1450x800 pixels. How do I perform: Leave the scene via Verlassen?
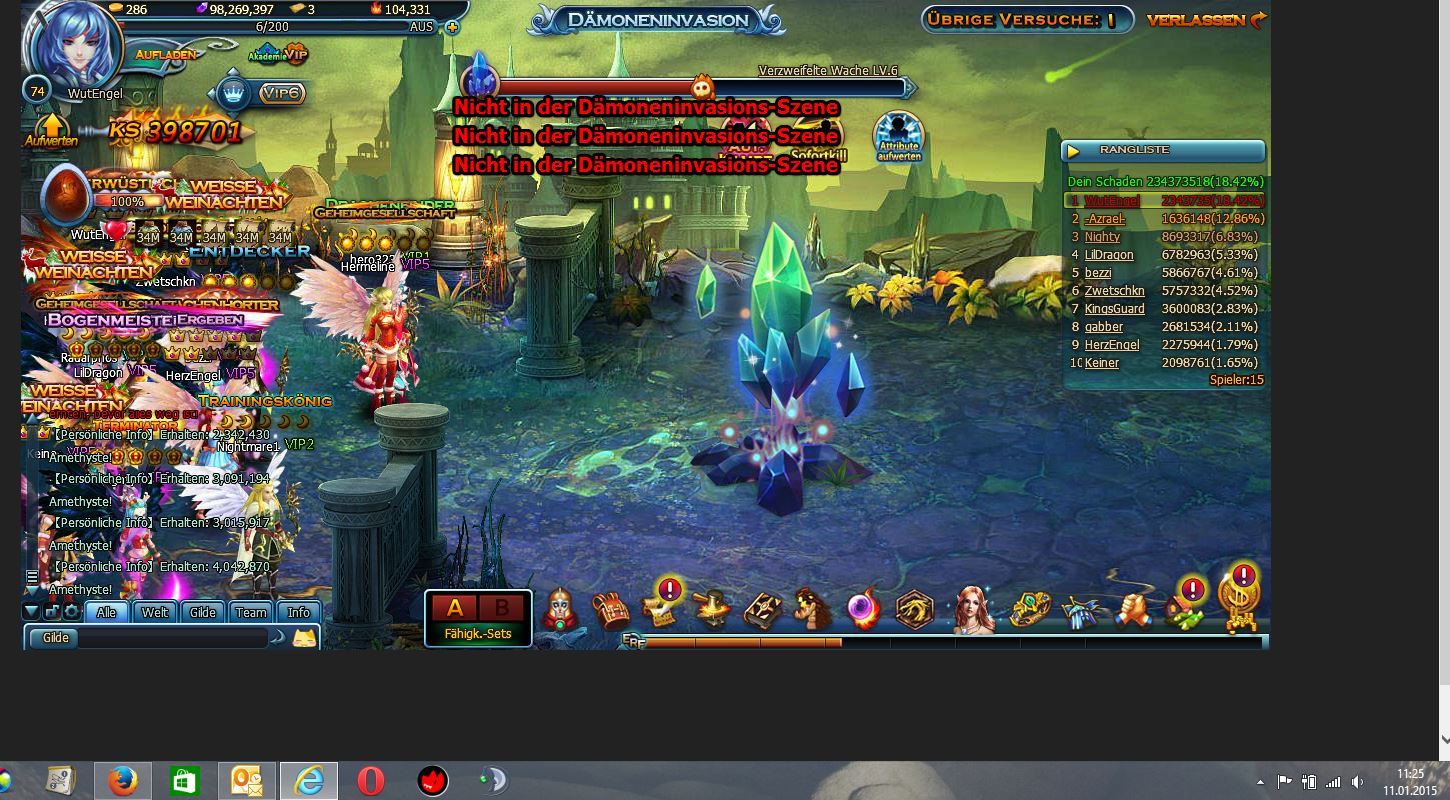[x=1206, y=20]
